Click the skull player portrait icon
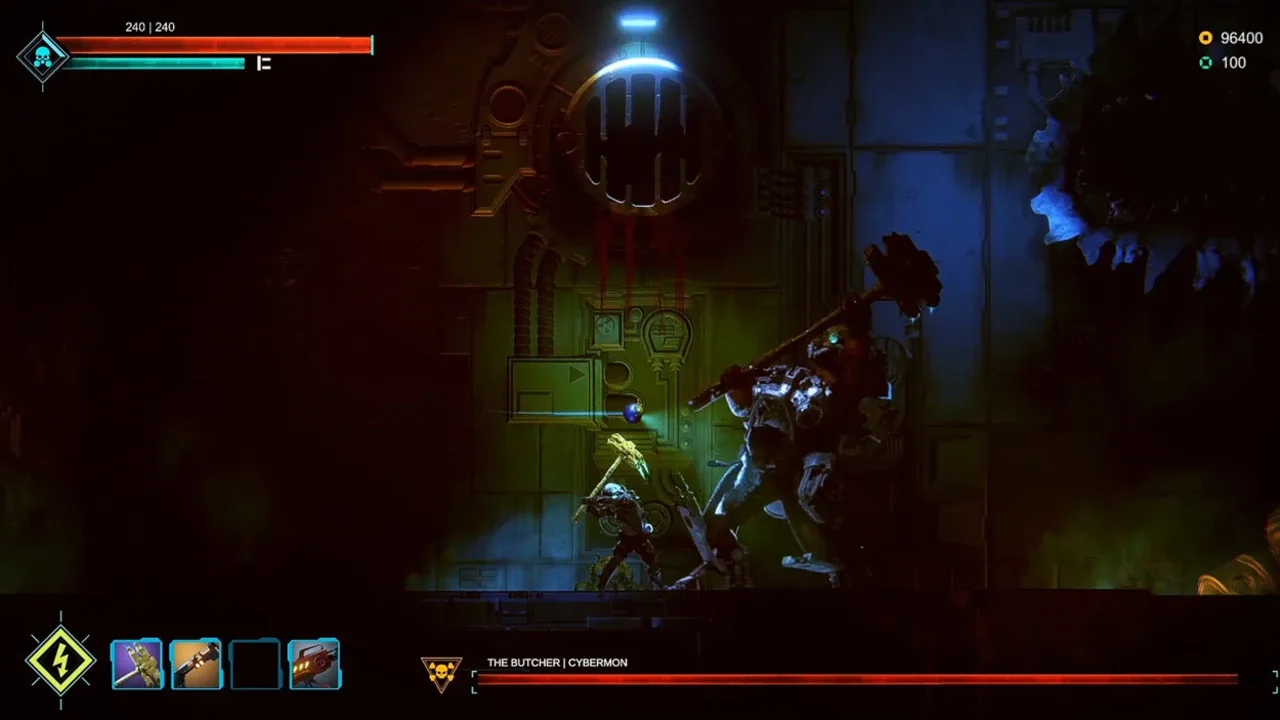The image size is (1280, 720). click(42, 57)
